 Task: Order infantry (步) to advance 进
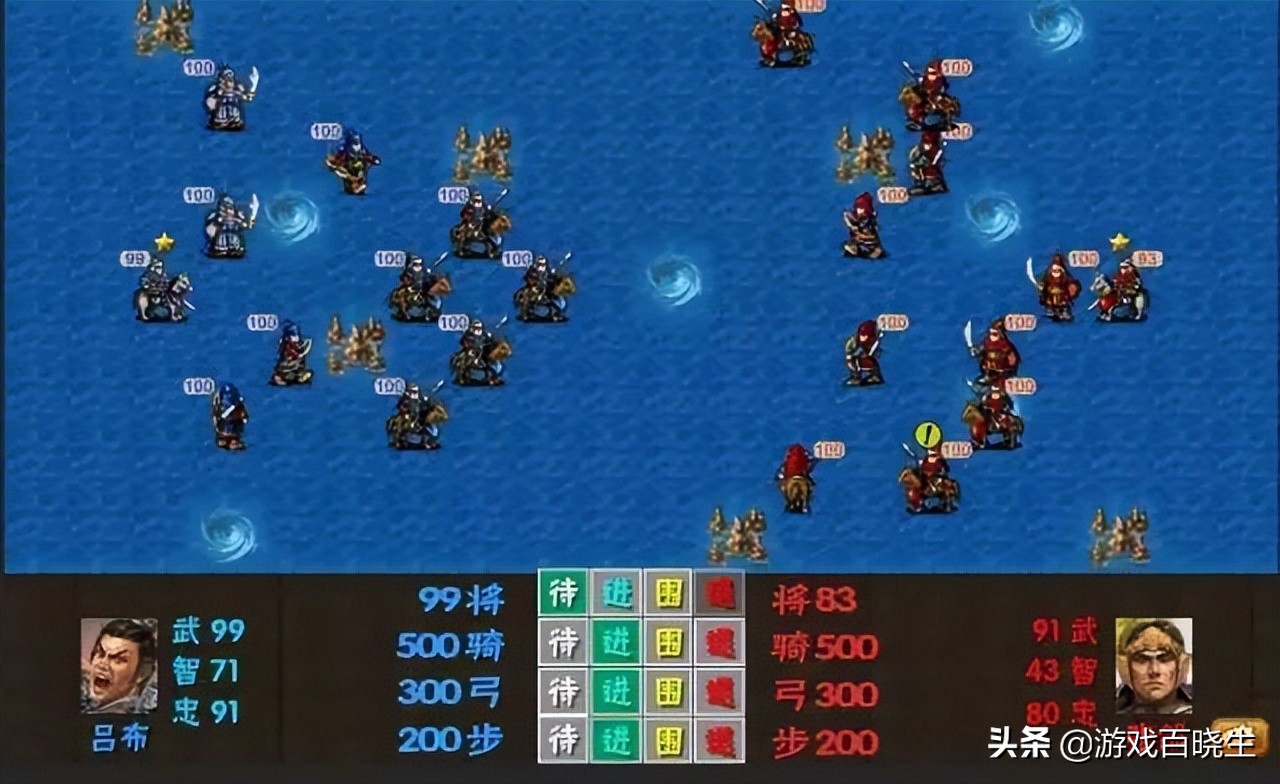pyautogui.click(x=616, y=740)
